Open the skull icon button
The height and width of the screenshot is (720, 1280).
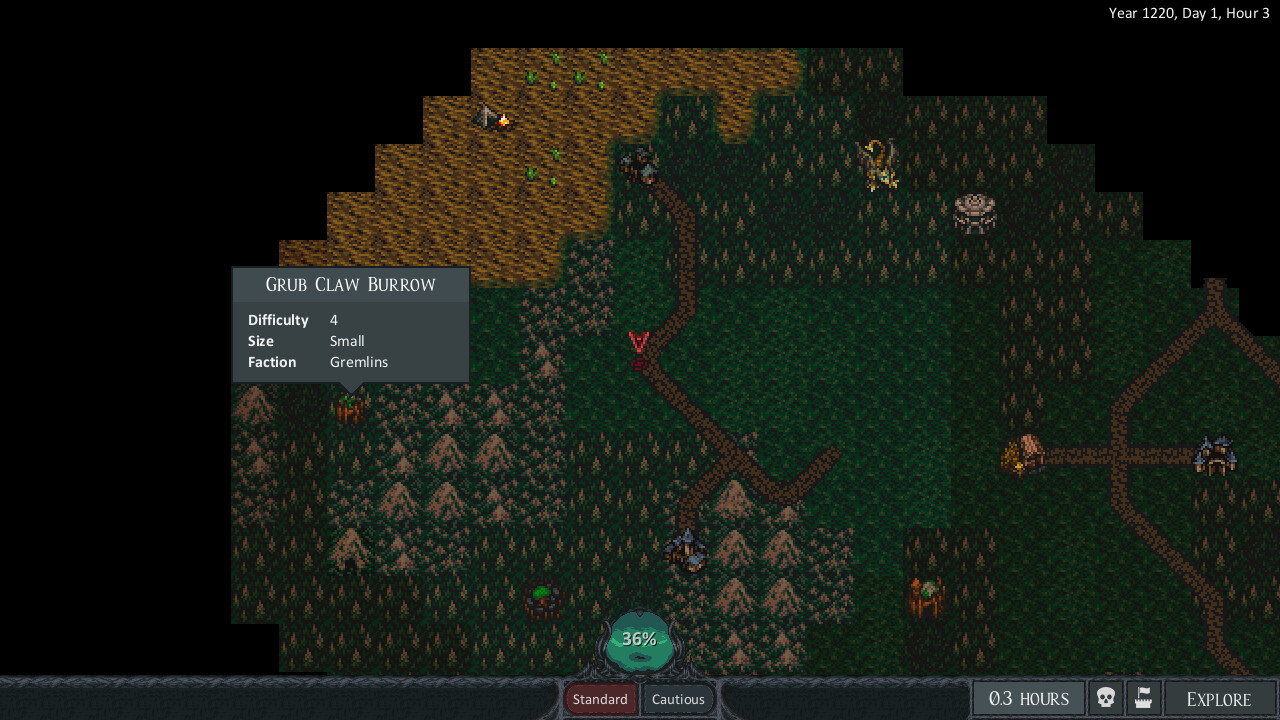1105,698
